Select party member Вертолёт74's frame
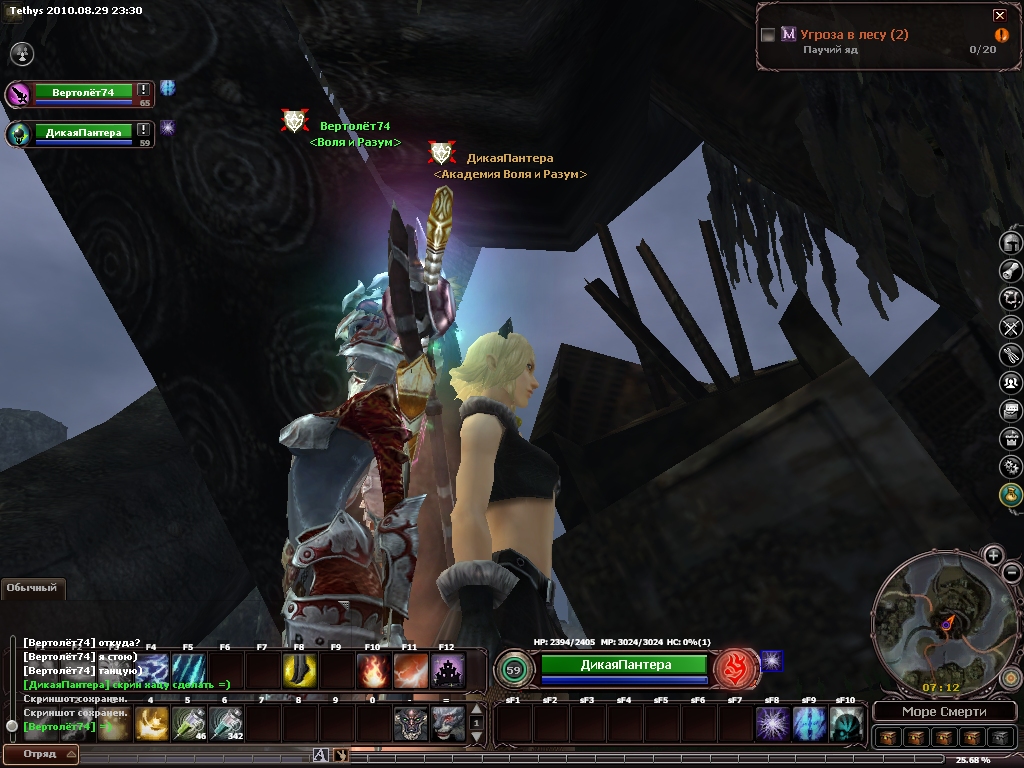Viewport: 1024px width, 768px height. tap(83, 93)
